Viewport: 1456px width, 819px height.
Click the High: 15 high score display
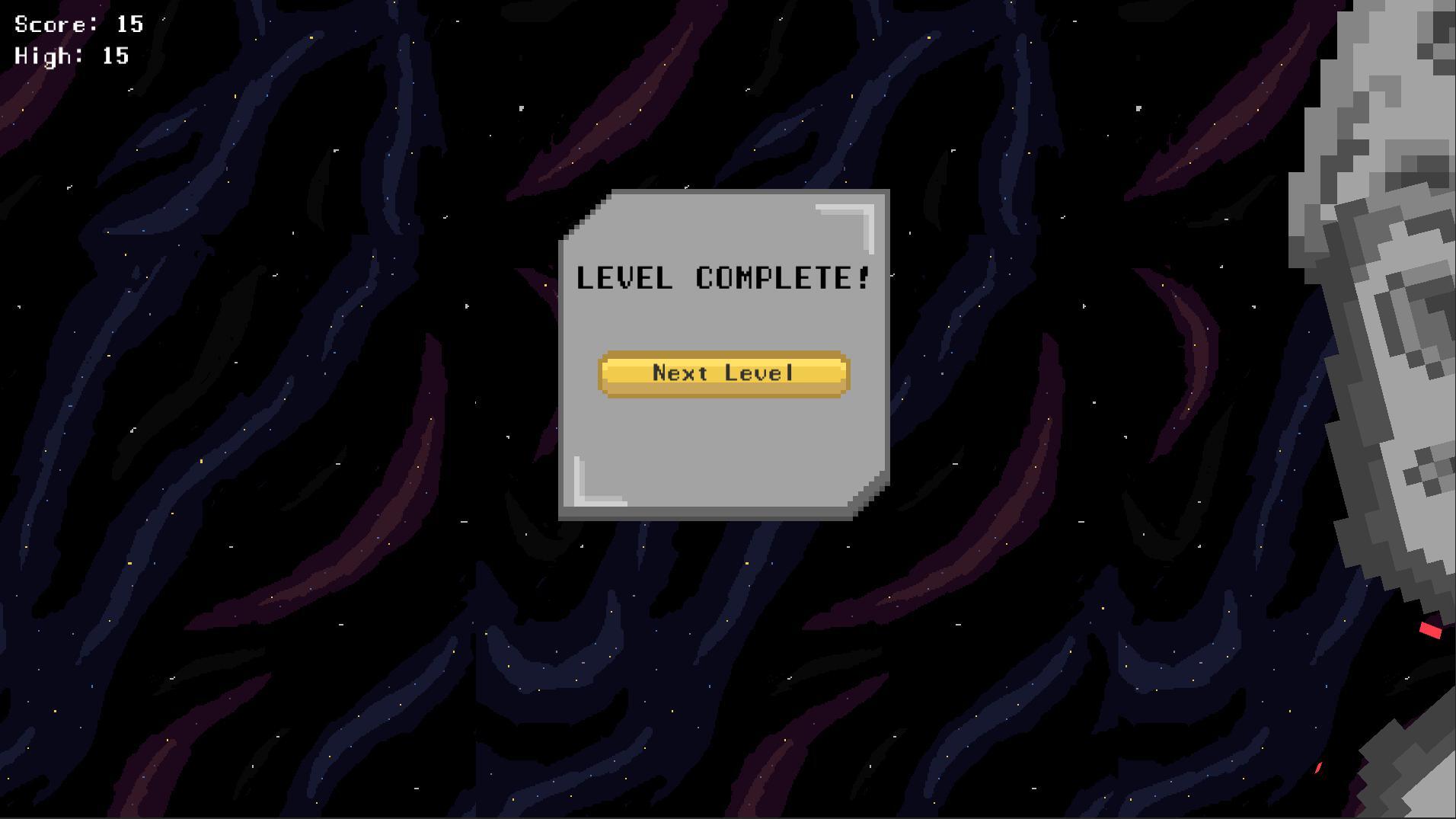coord(70,55)
